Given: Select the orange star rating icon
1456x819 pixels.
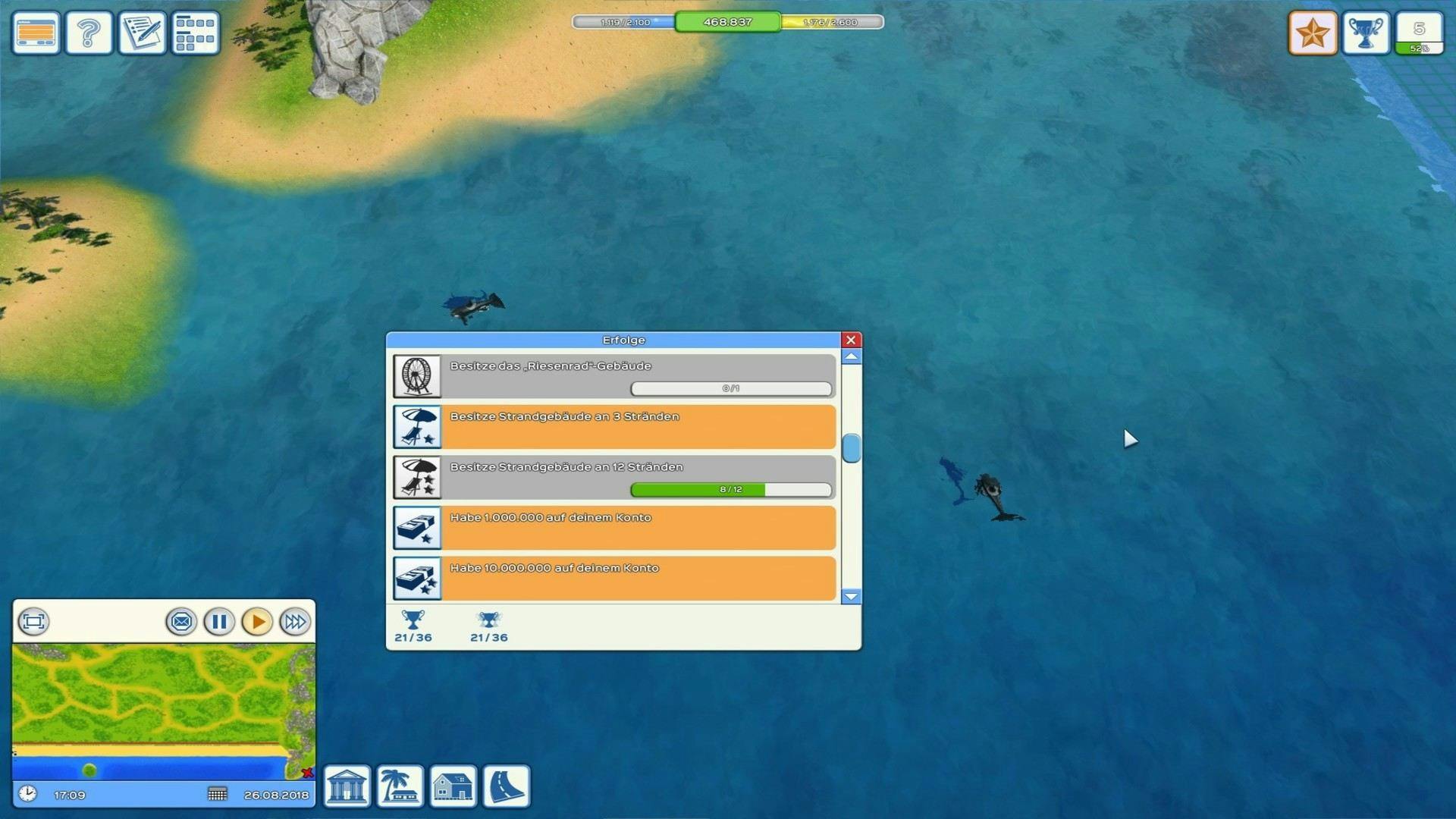Looking at the screenshot, I should pyautogui.click(x=1313, y=32).
